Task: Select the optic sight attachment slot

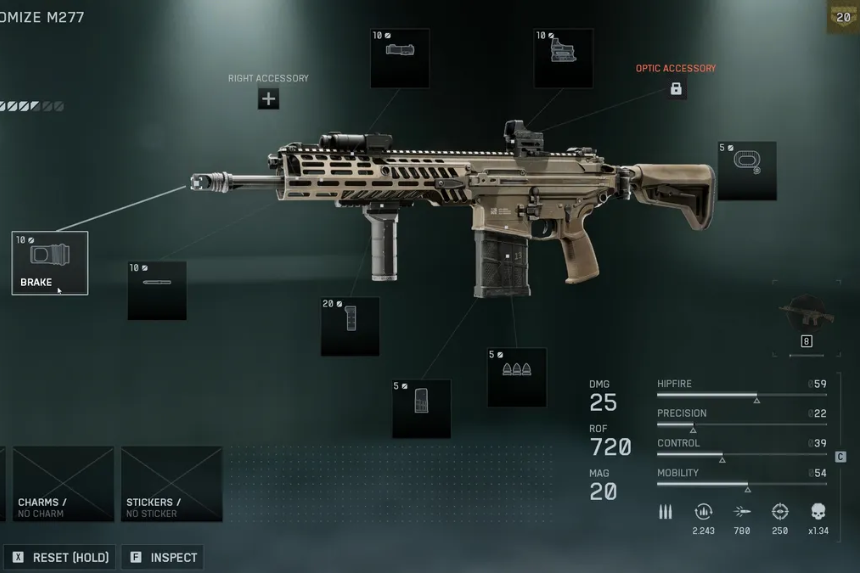Action: tap(563, 58)
